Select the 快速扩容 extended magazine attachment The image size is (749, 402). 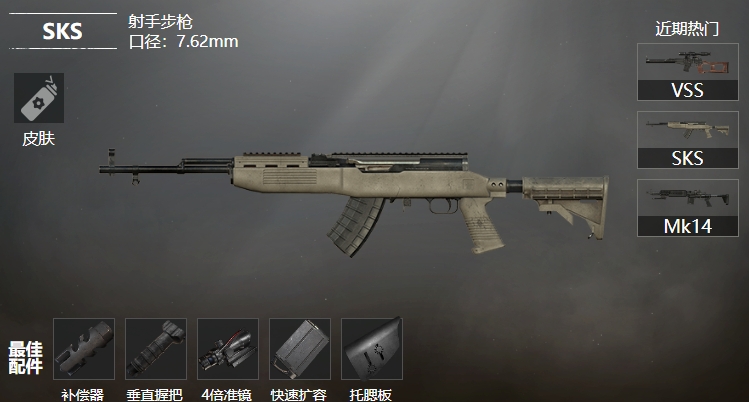pos(300,349)
